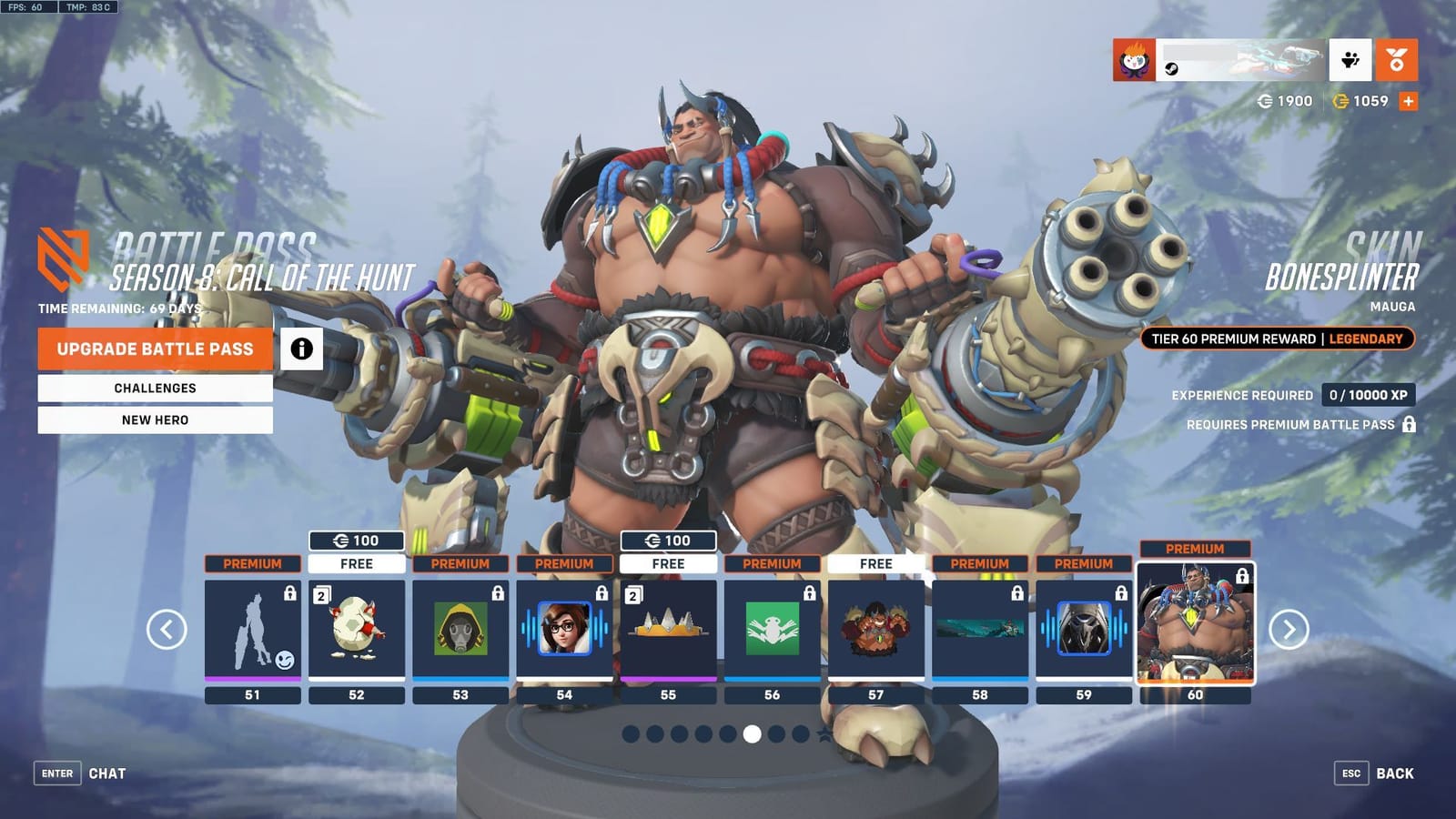Click the plus button to buy more coins

pos(1406,102)
